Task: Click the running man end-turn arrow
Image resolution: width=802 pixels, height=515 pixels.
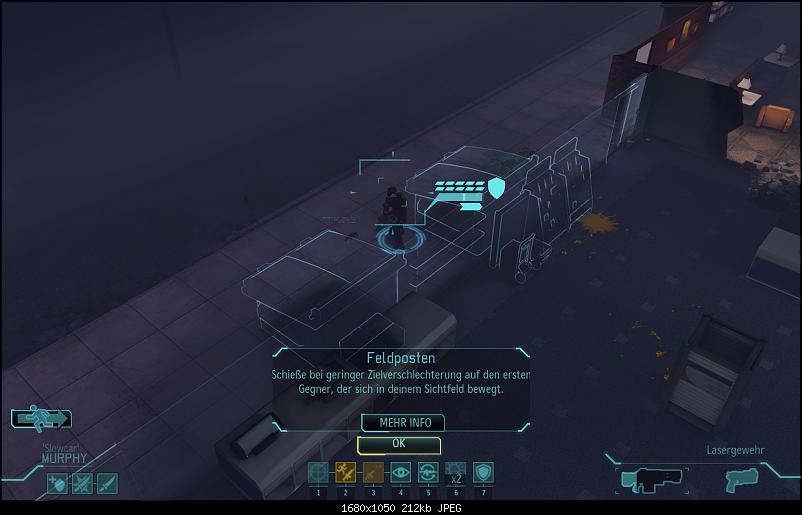Action: (41, 420)
